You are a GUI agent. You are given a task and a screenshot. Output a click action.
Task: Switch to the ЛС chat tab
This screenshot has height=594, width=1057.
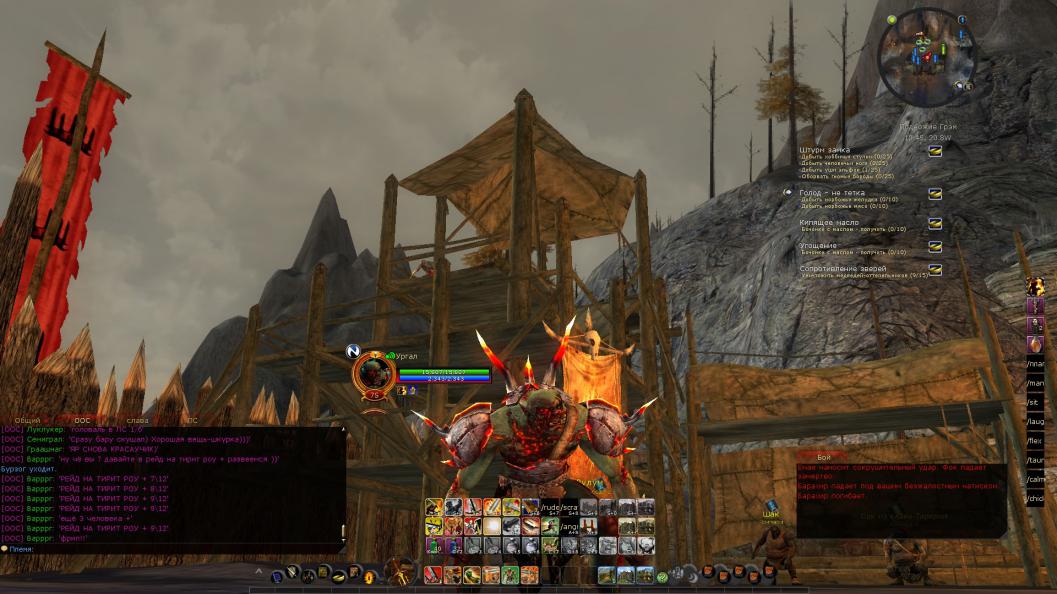[192, 421]
